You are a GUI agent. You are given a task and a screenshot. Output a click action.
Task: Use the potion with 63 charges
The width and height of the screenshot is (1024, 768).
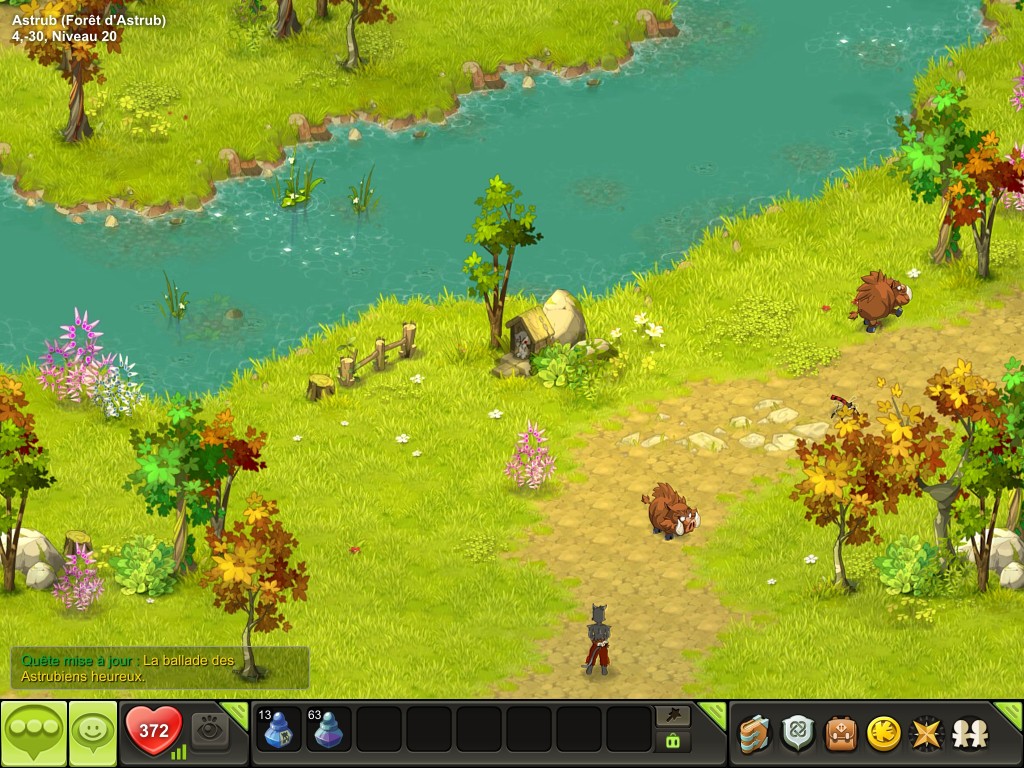pyautogui.click(x=329, y=729)
